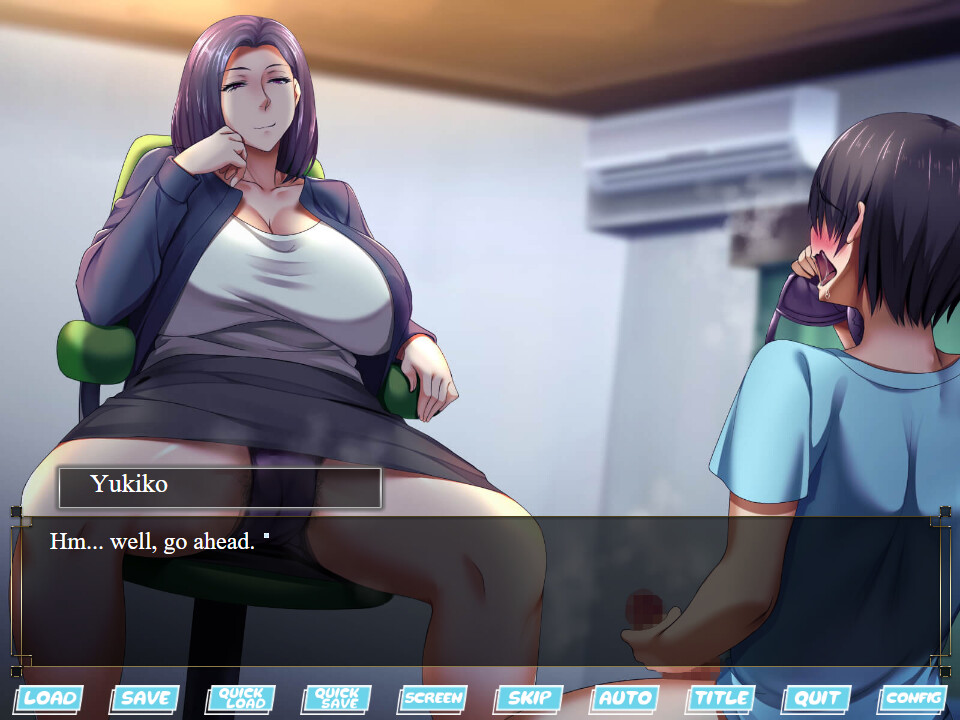Open the Save game menu
Viewport: 960px width, 720px height.
pyautogui.click(x=144, y=698)
